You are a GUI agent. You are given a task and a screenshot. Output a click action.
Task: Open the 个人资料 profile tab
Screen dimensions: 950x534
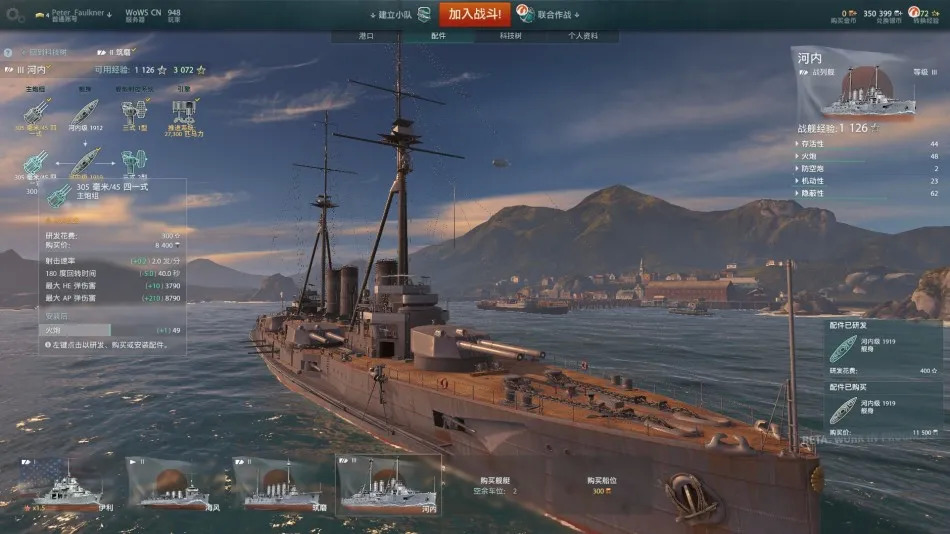point(582,36)
